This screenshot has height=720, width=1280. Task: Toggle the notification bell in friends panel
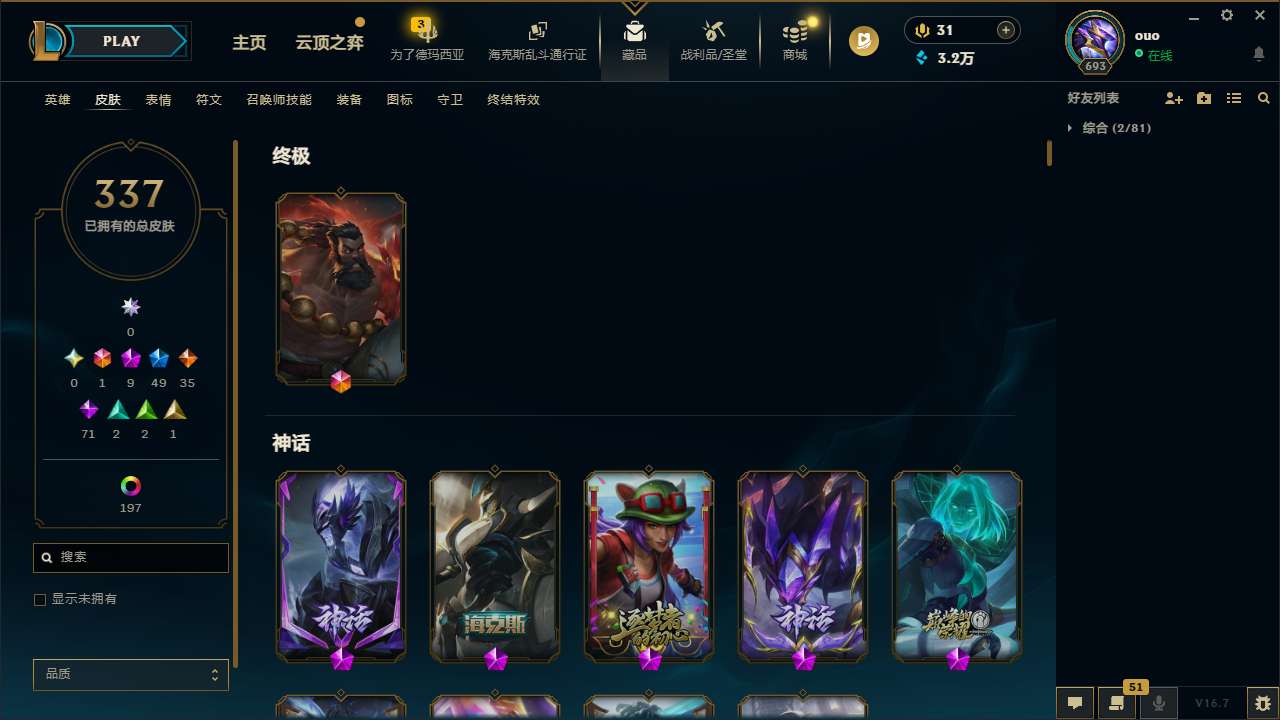pyautogui.click(x=1258, y=52)
